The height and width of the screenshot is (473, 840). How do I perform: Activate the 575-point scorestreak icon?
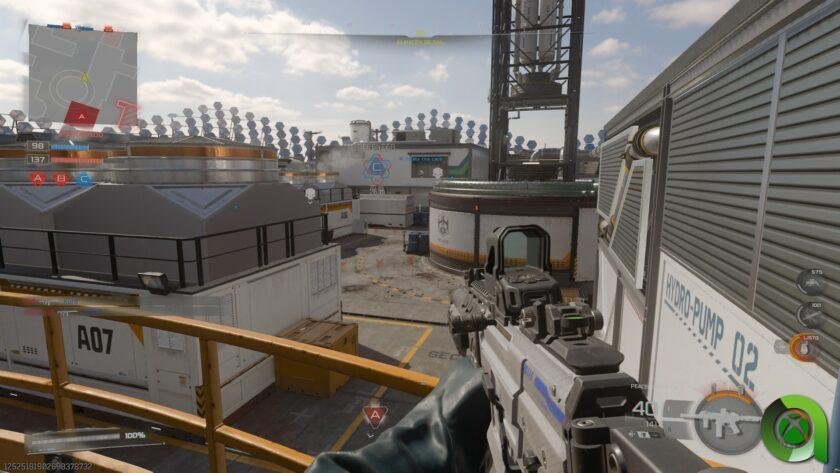(808, 283)
